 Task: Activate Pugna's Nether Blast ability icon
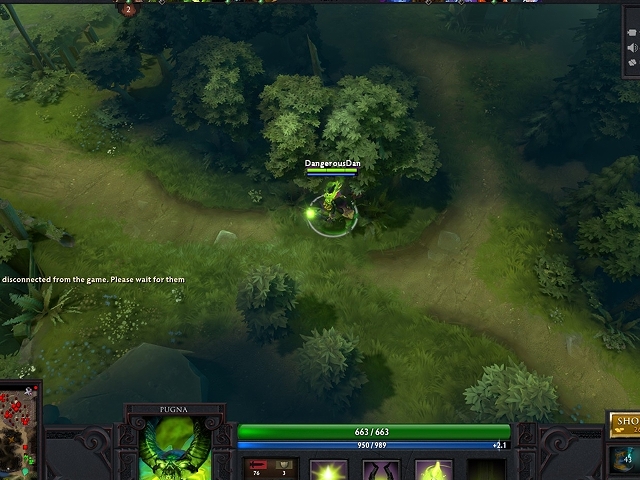click(328, 470)
